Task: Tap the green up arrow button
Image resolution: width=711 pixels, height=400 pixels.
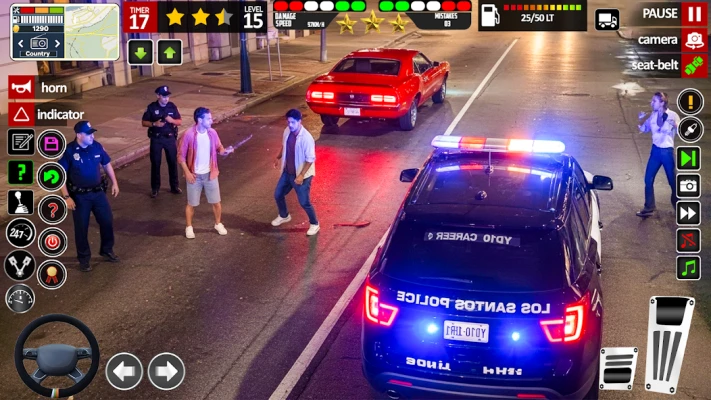Action: pyautogui.click(x=169, y=52)
